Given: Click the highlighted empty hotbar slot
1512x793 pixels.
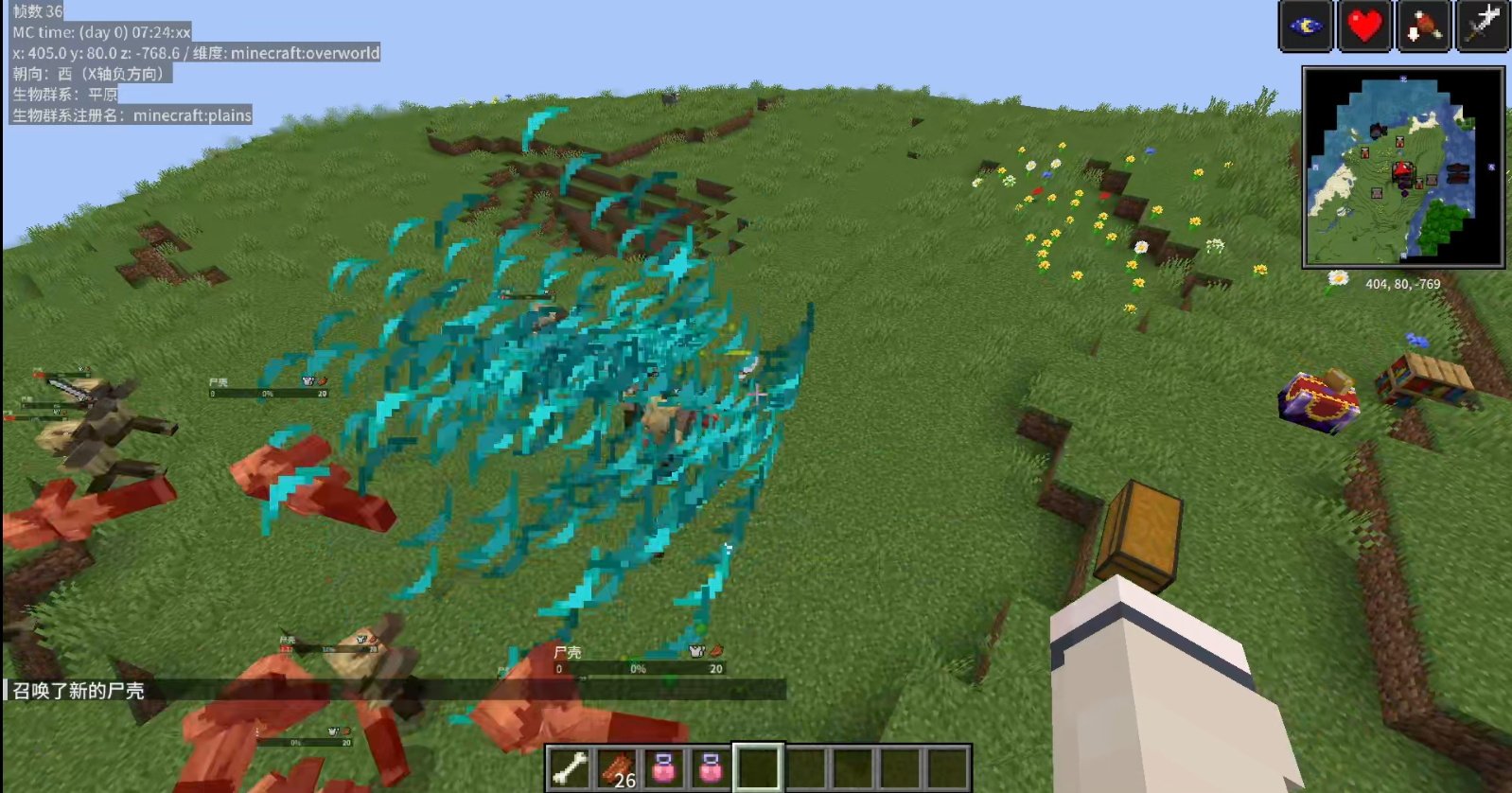Looking at the screenshot, I should [758, 767].
